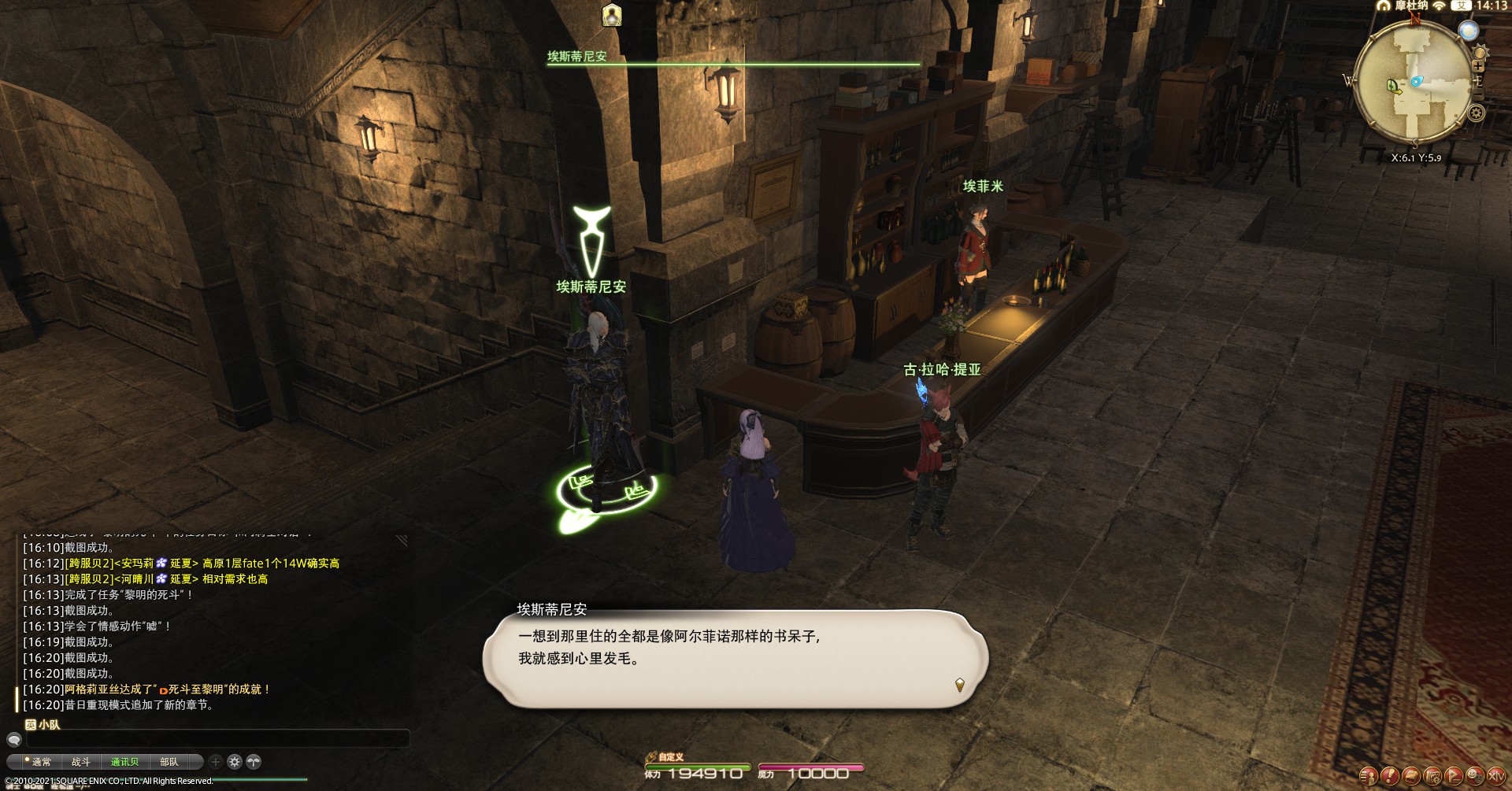Open the XIV System menu icon
The height and width of the screenshot is (791, 1512).
(x=1496, y=777)
